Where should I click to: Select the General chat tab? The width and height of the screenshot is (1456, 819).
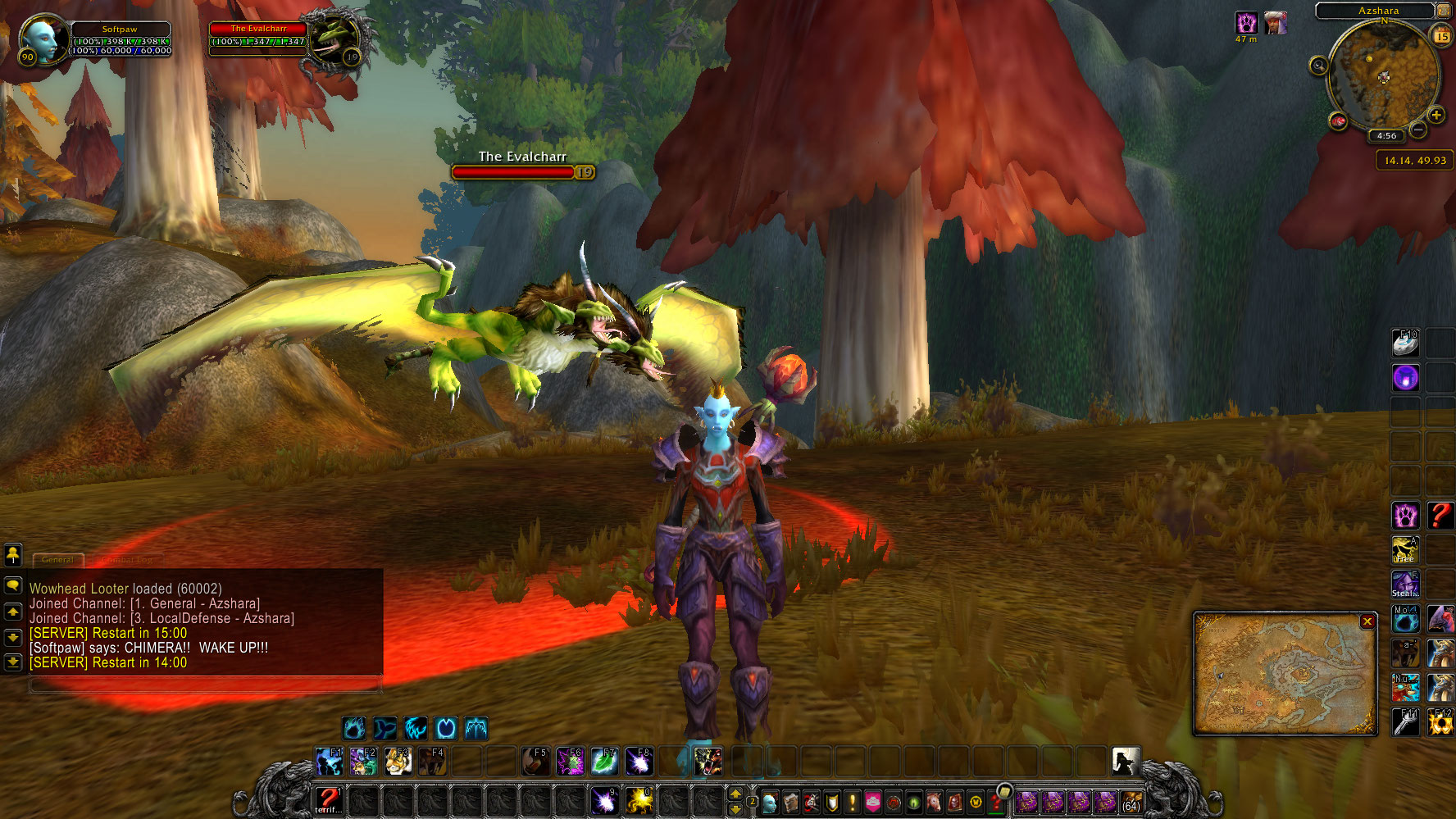[57, 559]
